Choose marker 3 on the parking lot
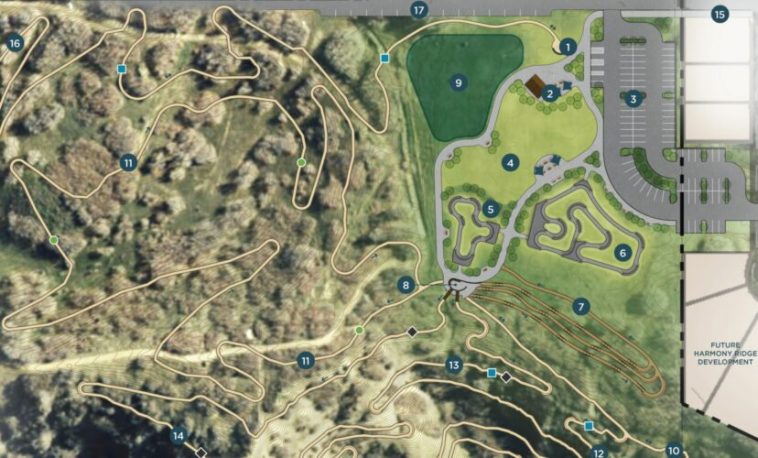758x458 pixels. [633, 99]
